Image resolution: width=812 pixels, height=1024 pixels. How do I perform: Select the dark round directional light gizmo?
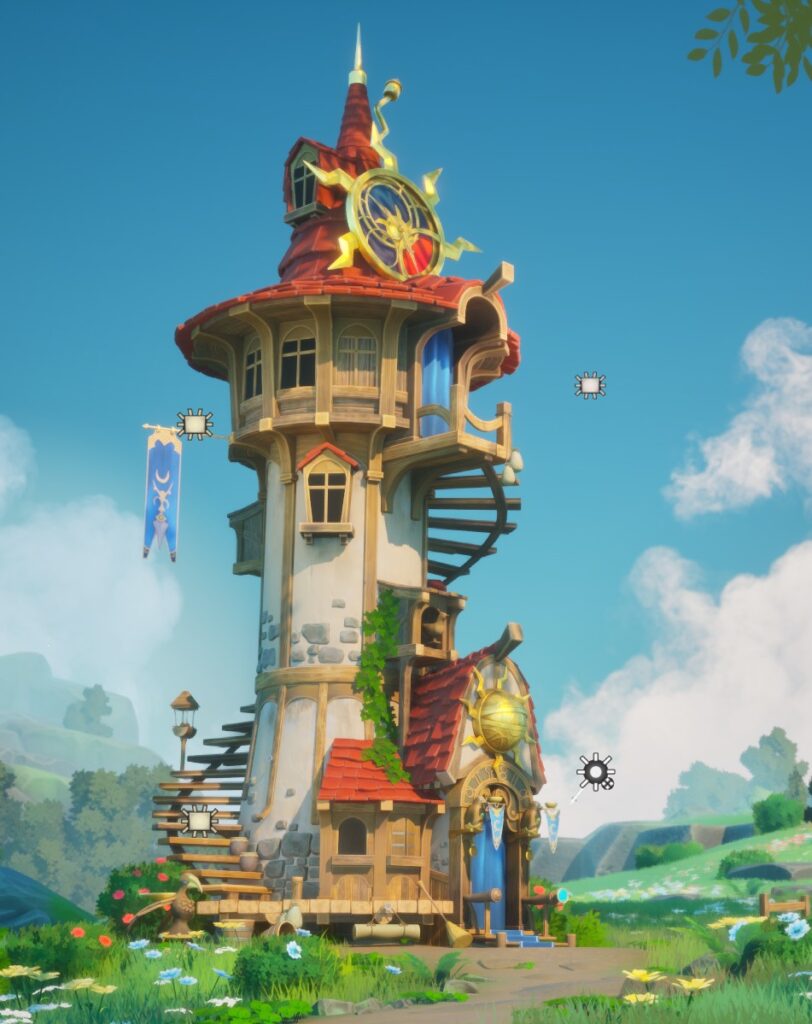coord(595,772)
